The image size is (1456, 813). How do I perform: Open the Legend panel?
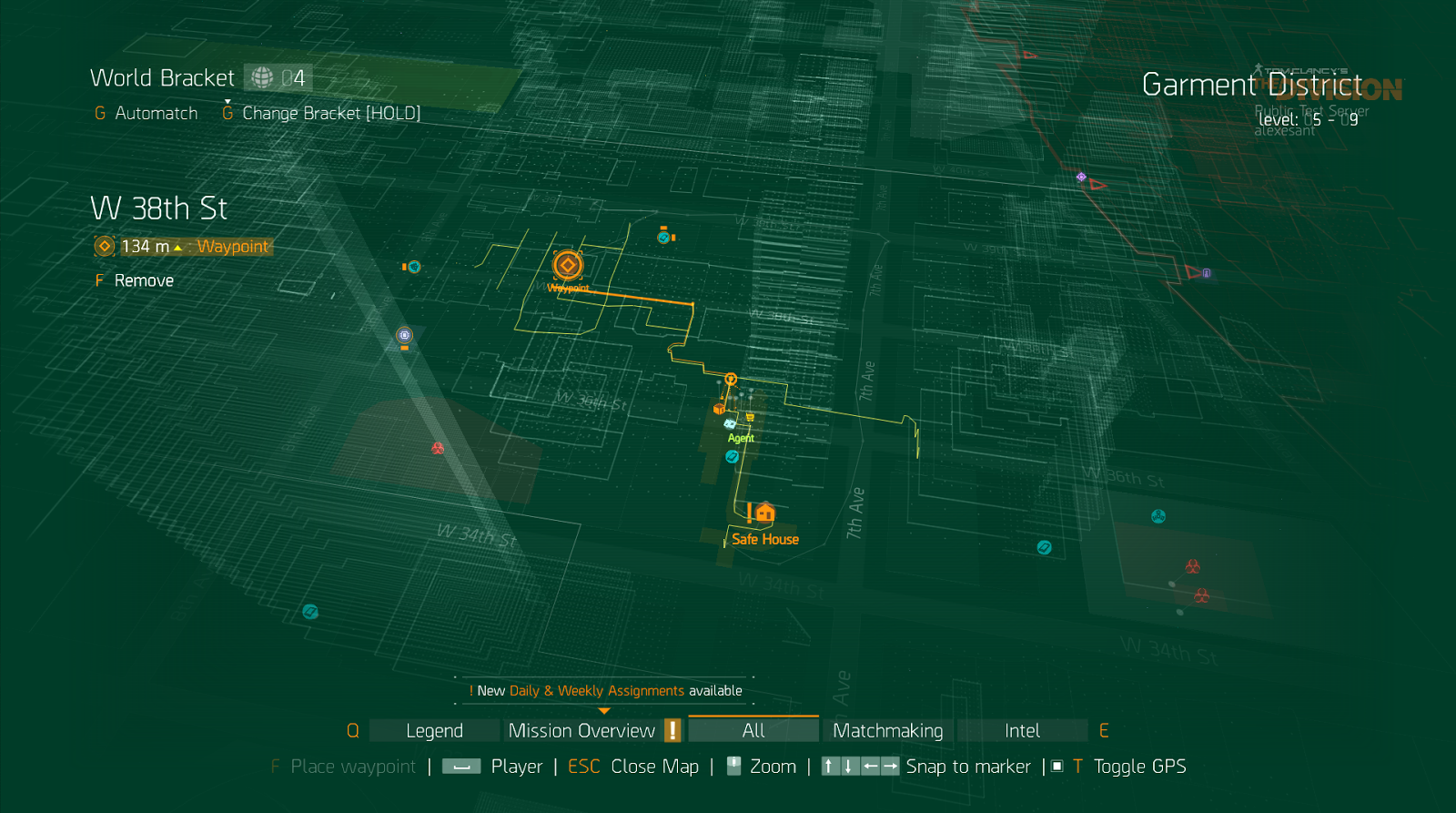(x=433, y=729)
